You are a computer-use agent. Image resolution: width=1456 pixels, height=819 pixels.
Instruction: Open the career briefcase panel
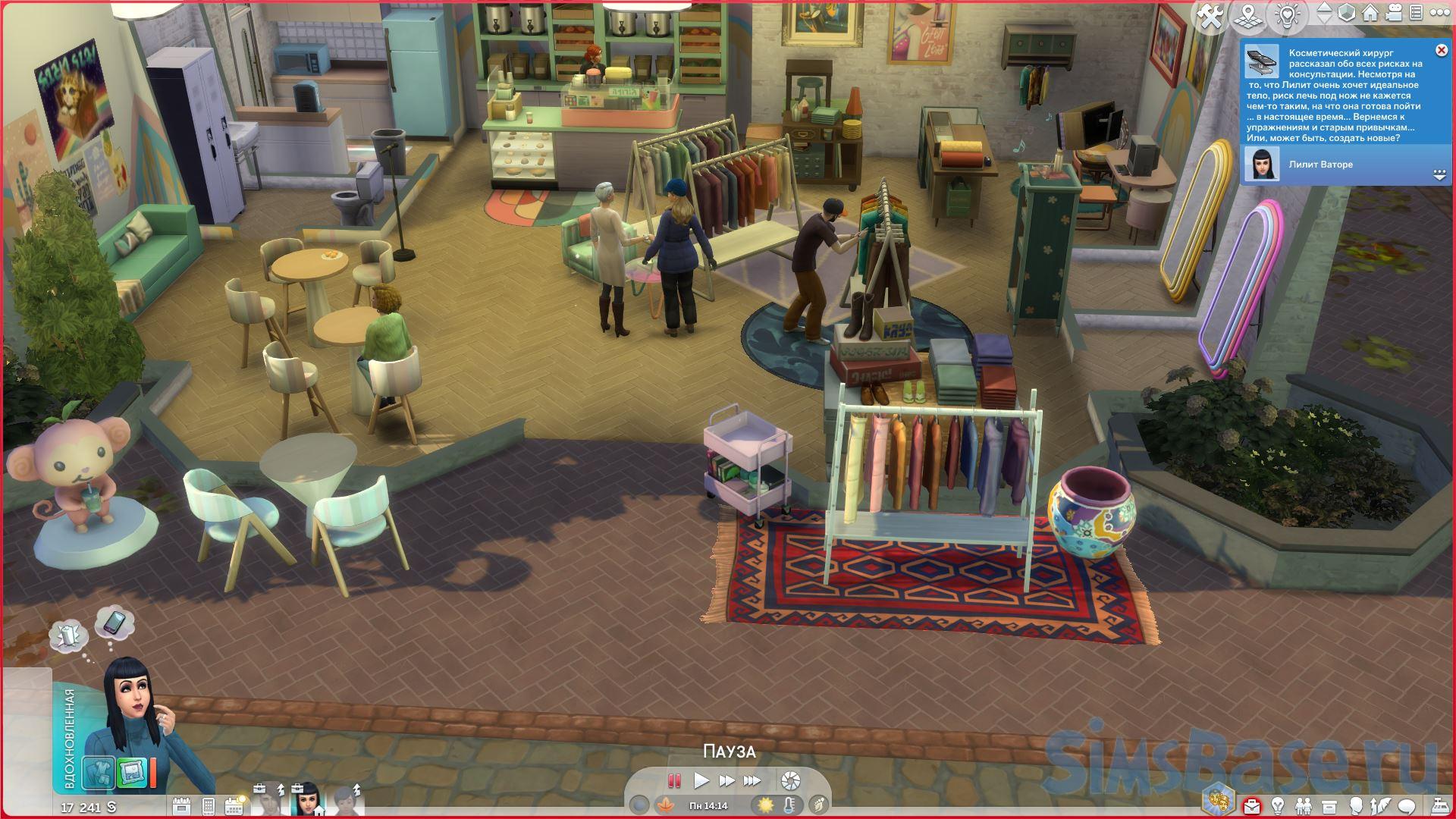pyautogui.click(x=1253, y=805)
